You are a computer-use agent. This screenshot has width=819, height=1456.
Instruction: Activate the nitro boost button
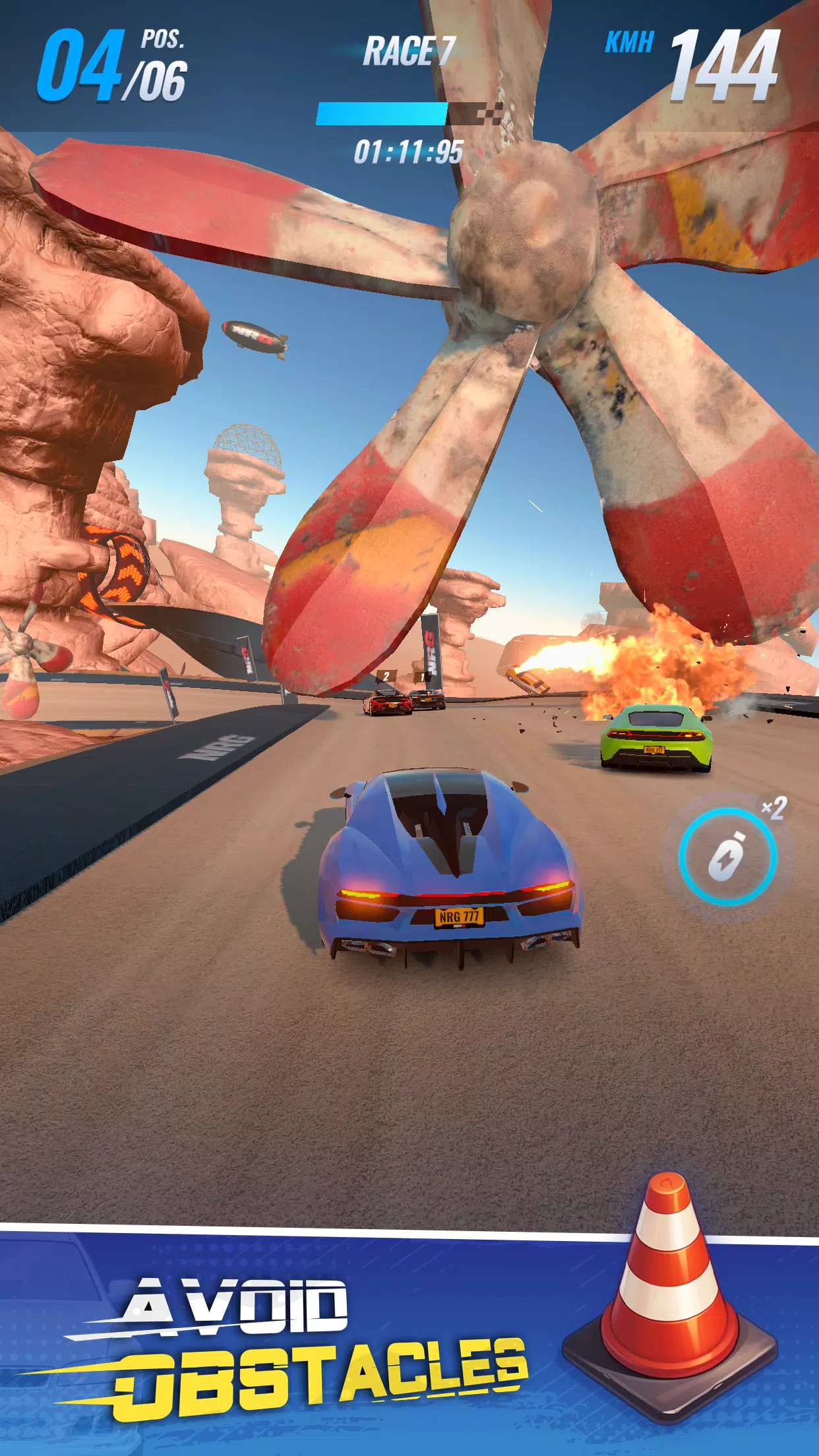tap(727, 857)
